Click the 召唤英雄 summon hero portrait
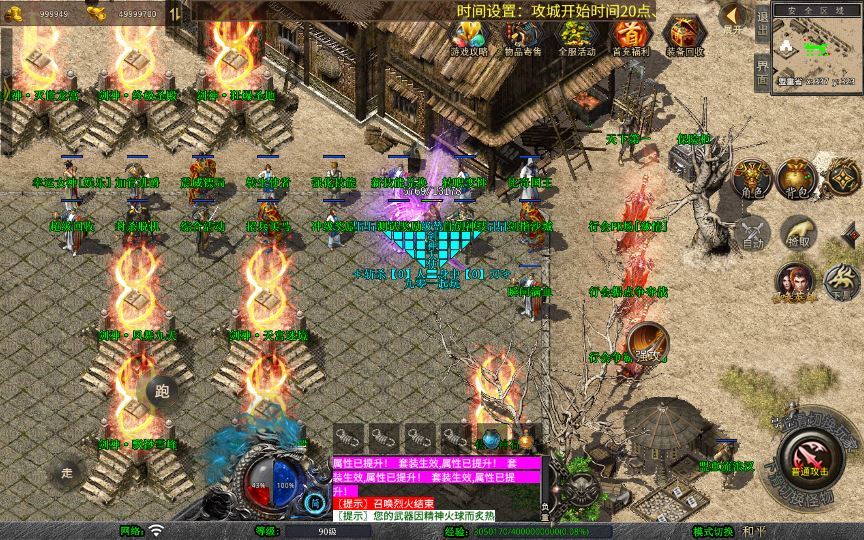The image size is (864, 540). pos(794,283)
